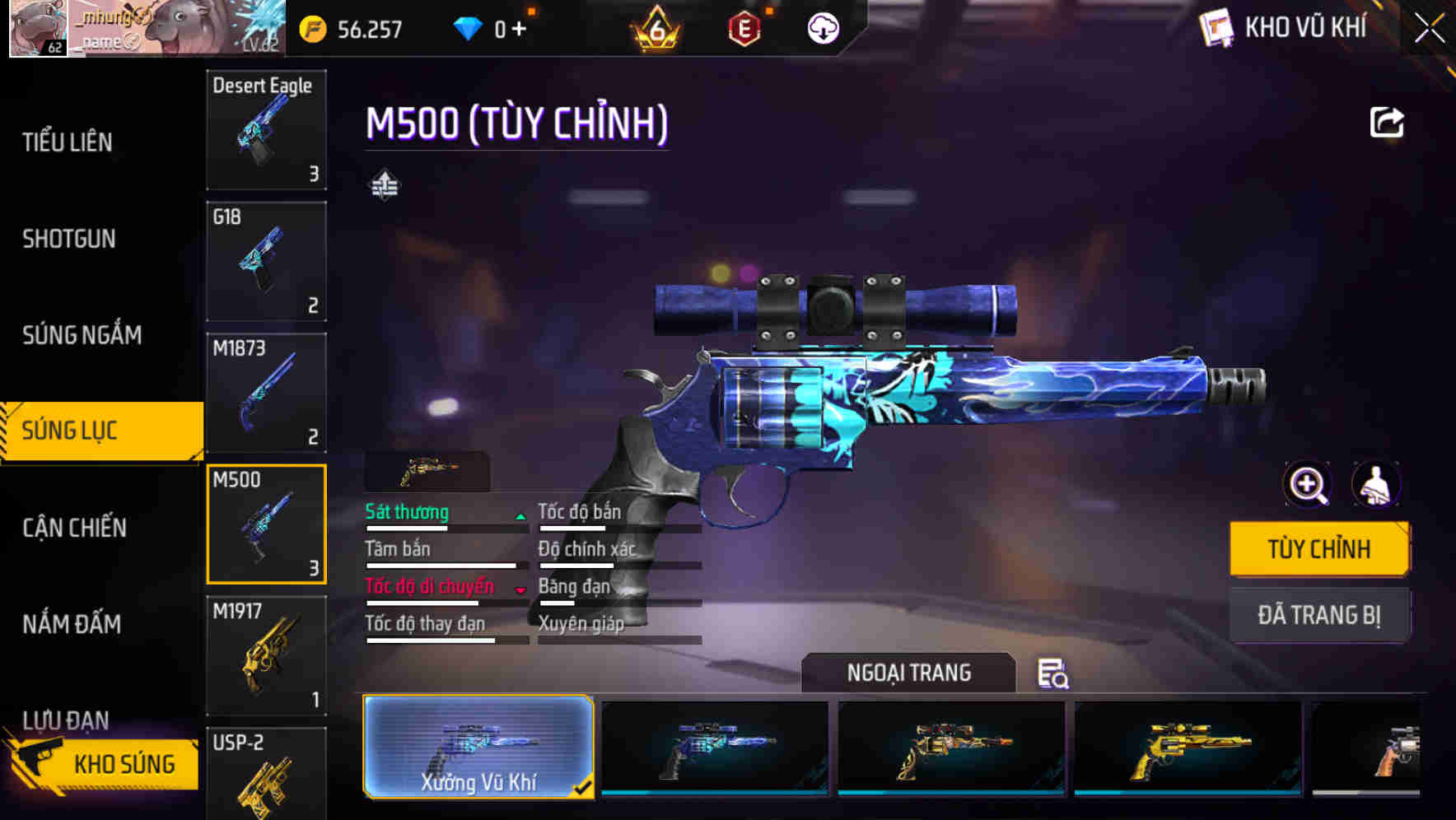Share the M500 weapon via share icon
Image resolution: width=1456 pixels, height=820 pixels.
pyautogui.click(x=1388, y=121)
